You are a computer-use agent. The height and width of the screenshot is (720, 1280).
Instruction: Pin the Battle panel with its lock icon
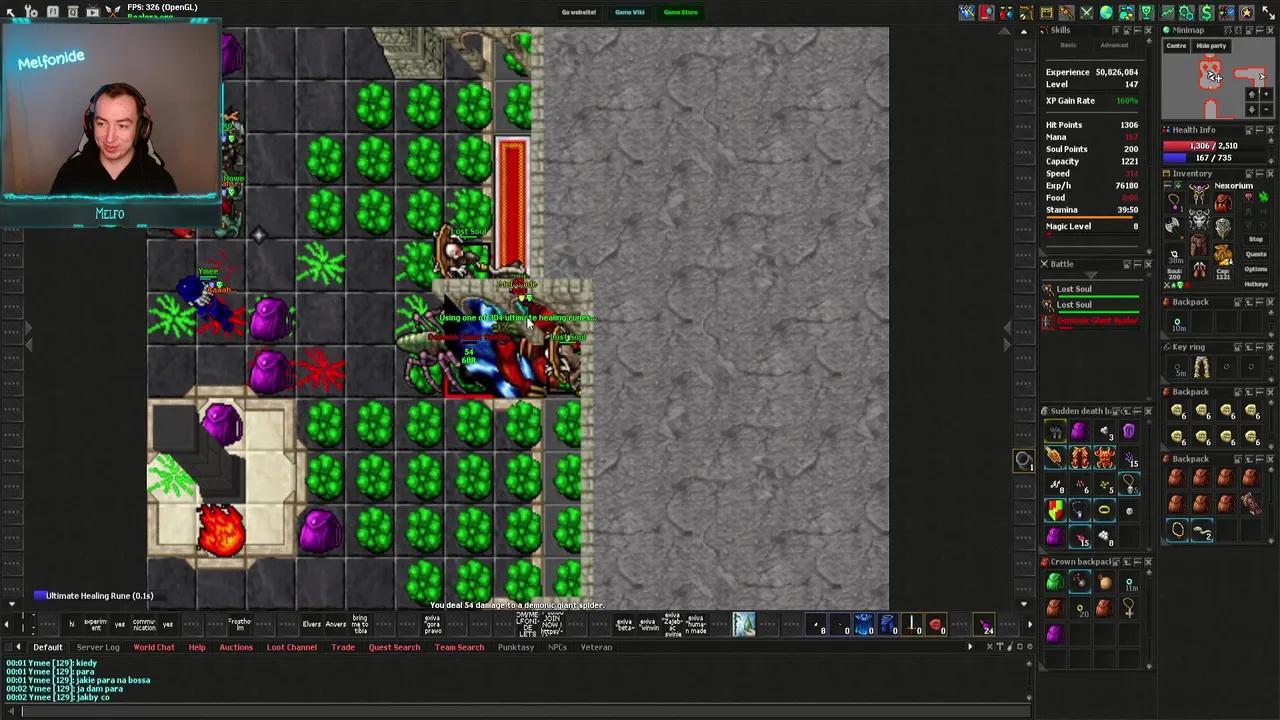[1128, 264]
